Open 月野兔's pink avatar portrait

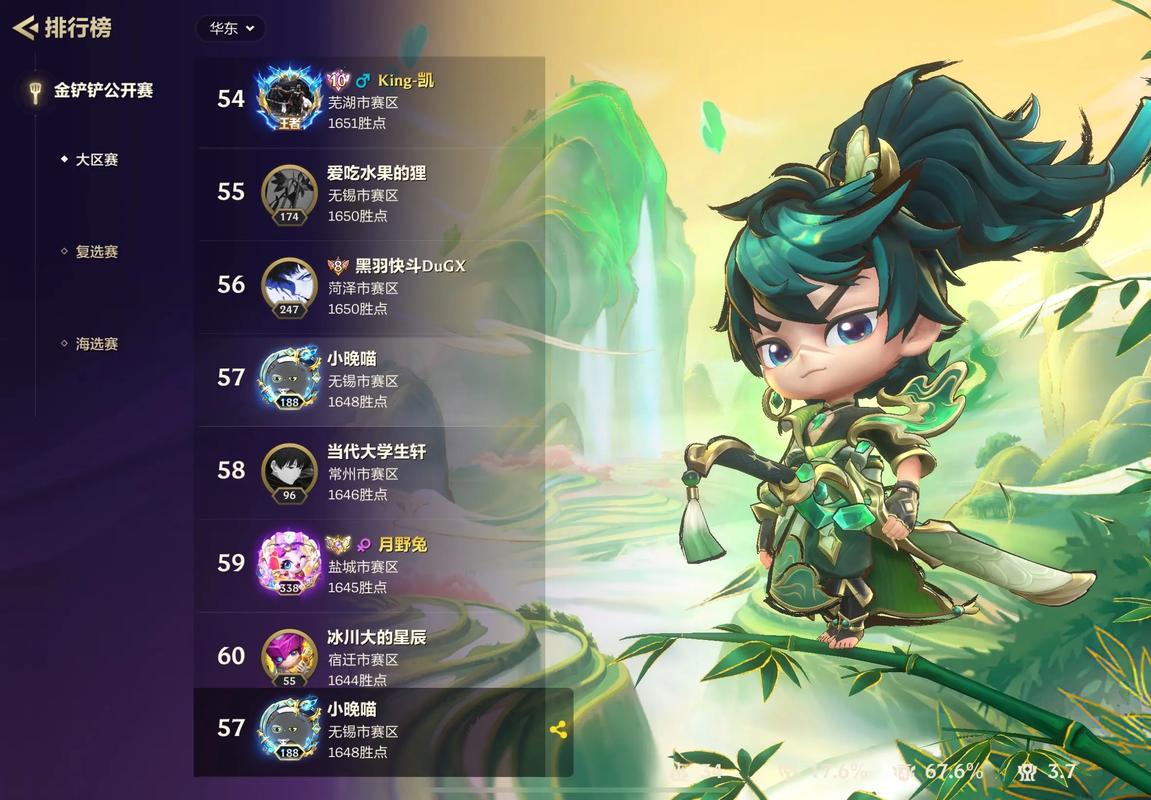289,564
